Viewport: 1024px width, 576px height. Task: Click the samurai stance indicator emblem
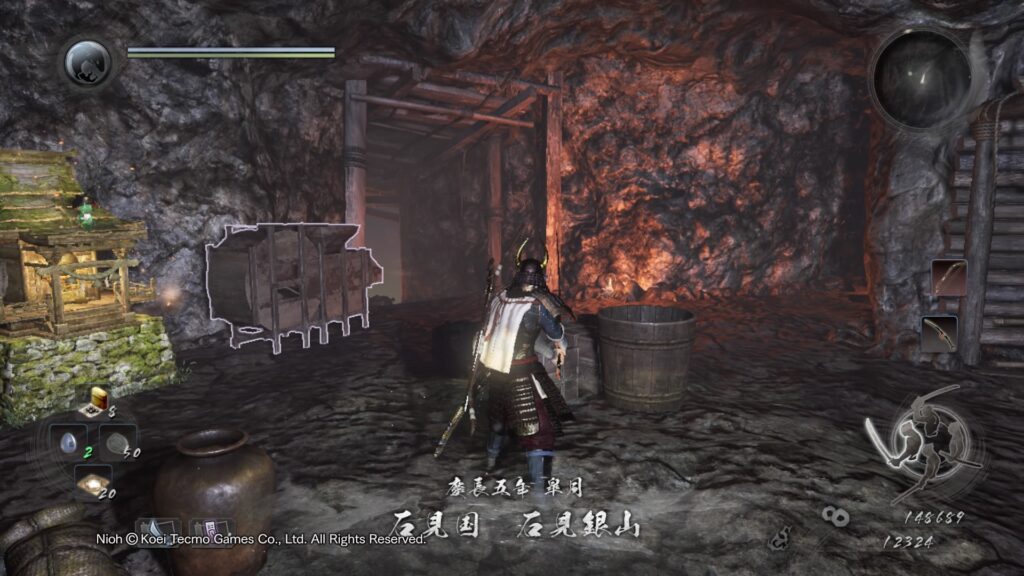click(923, 442)
